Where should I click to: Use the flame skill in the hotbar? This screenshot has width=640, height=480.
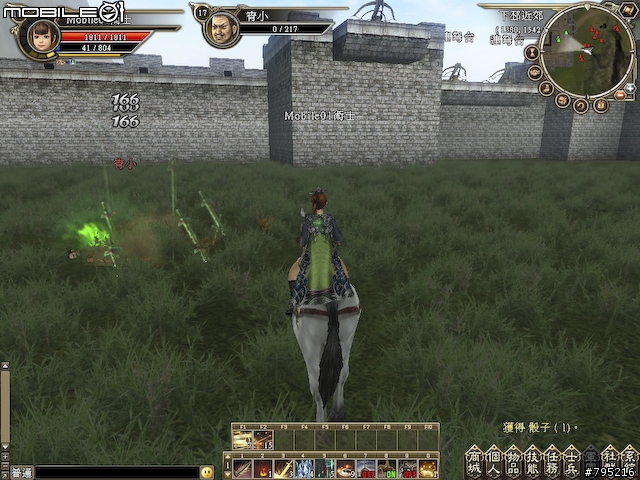pyautogui.click(x=263, y=468)
